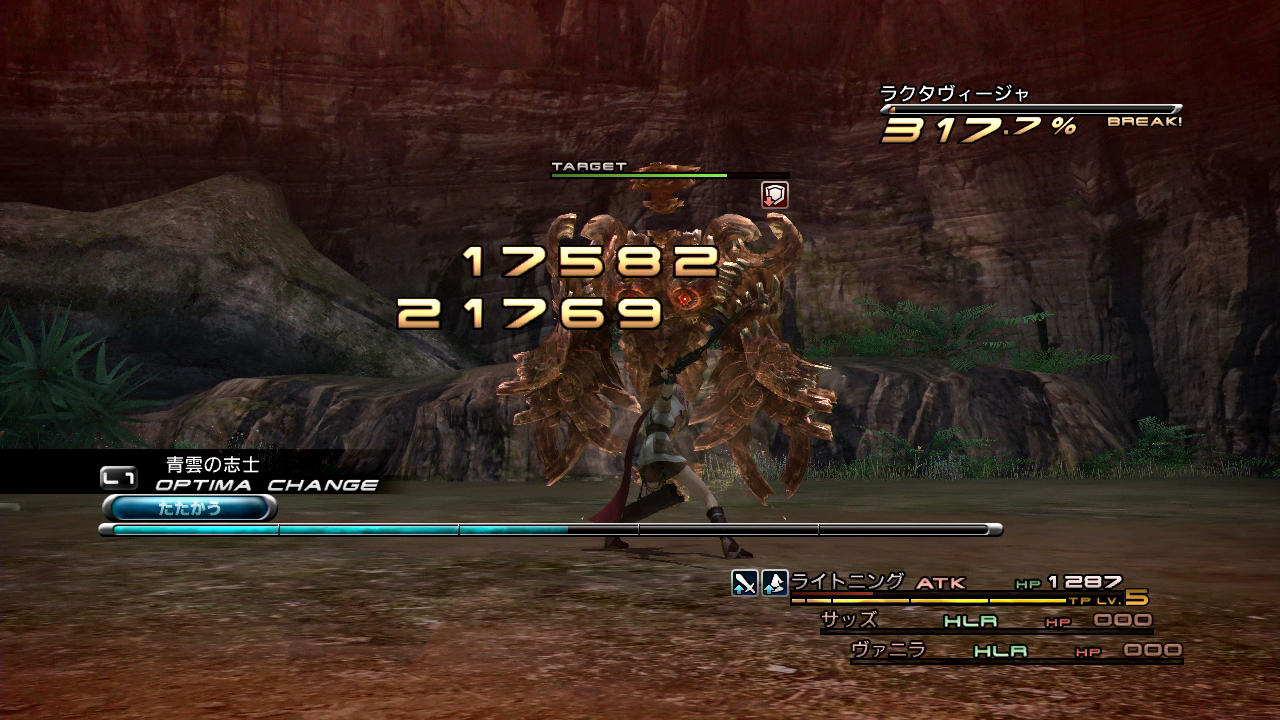Viewport: 1280px width, 720px height.
Task: Open the Optima Change option
Action: 265,485
